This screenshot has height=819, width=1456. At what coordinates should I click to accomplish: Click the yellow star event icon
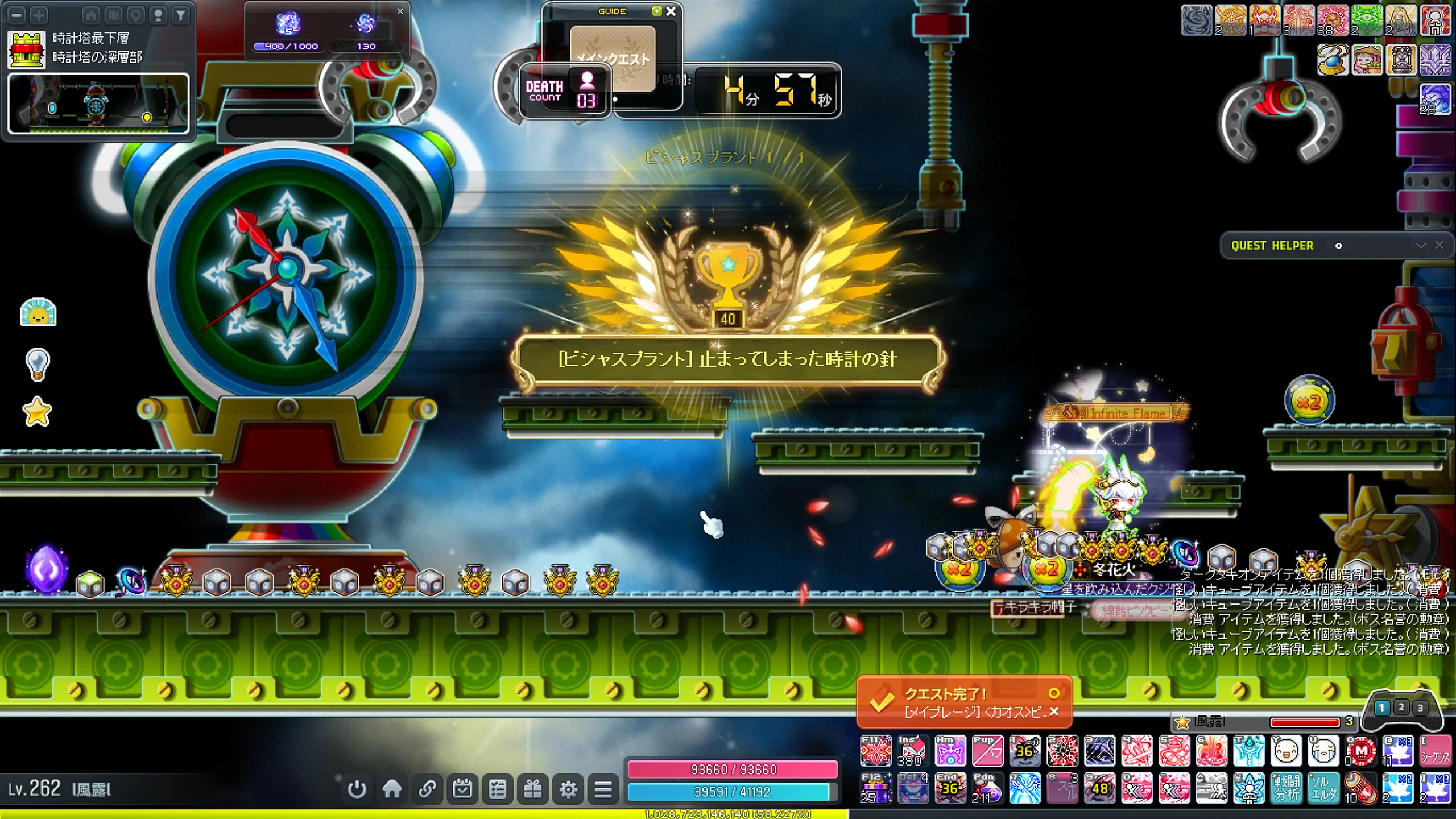[38, 412]
